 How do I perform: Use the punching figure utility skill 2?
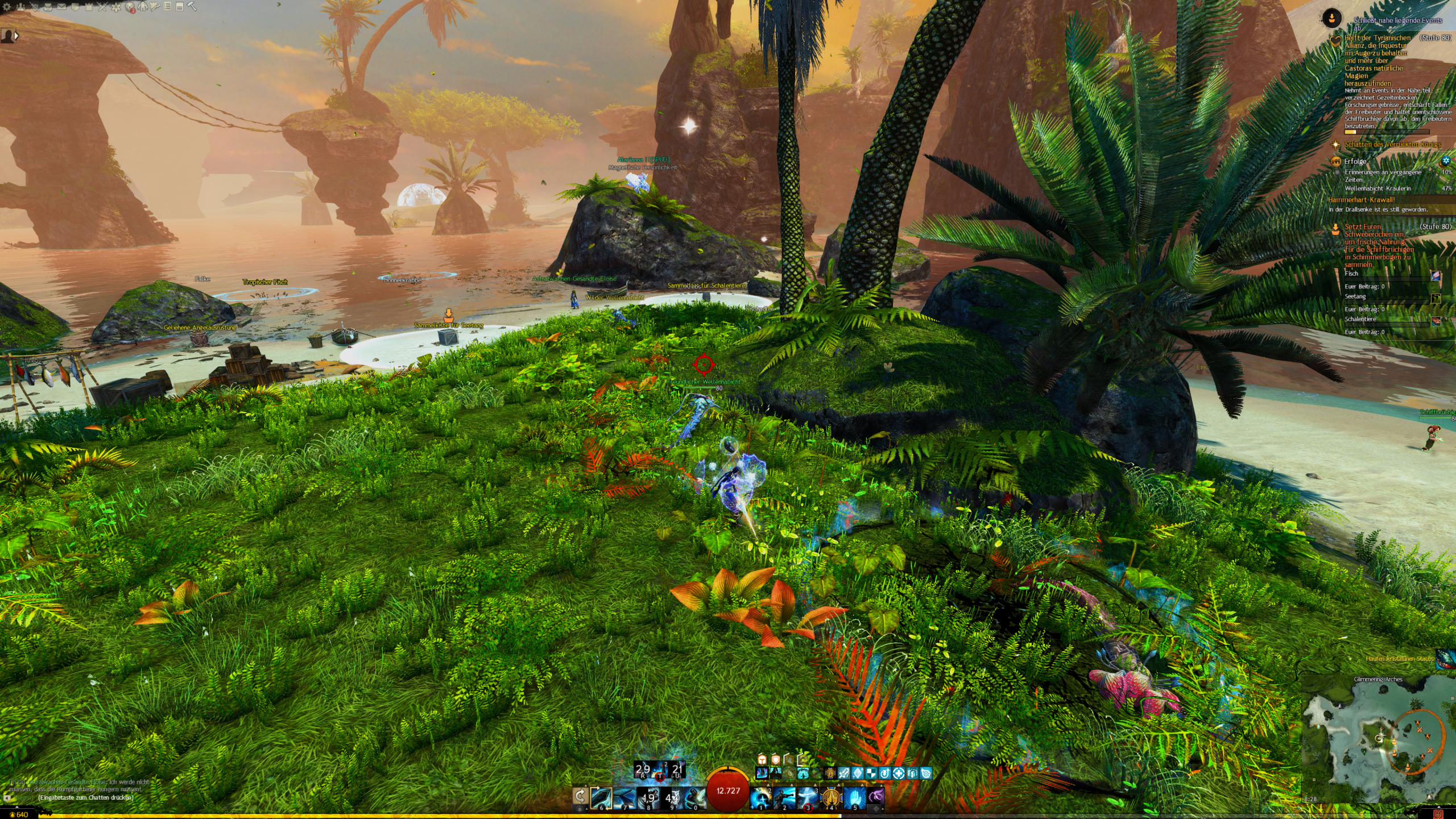[x=784, y=797]
